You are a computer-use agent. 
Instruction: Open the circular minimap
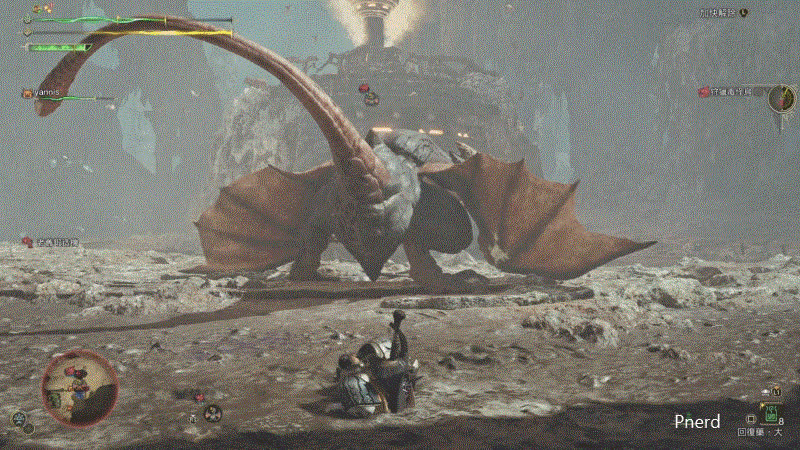pos(80,387)
